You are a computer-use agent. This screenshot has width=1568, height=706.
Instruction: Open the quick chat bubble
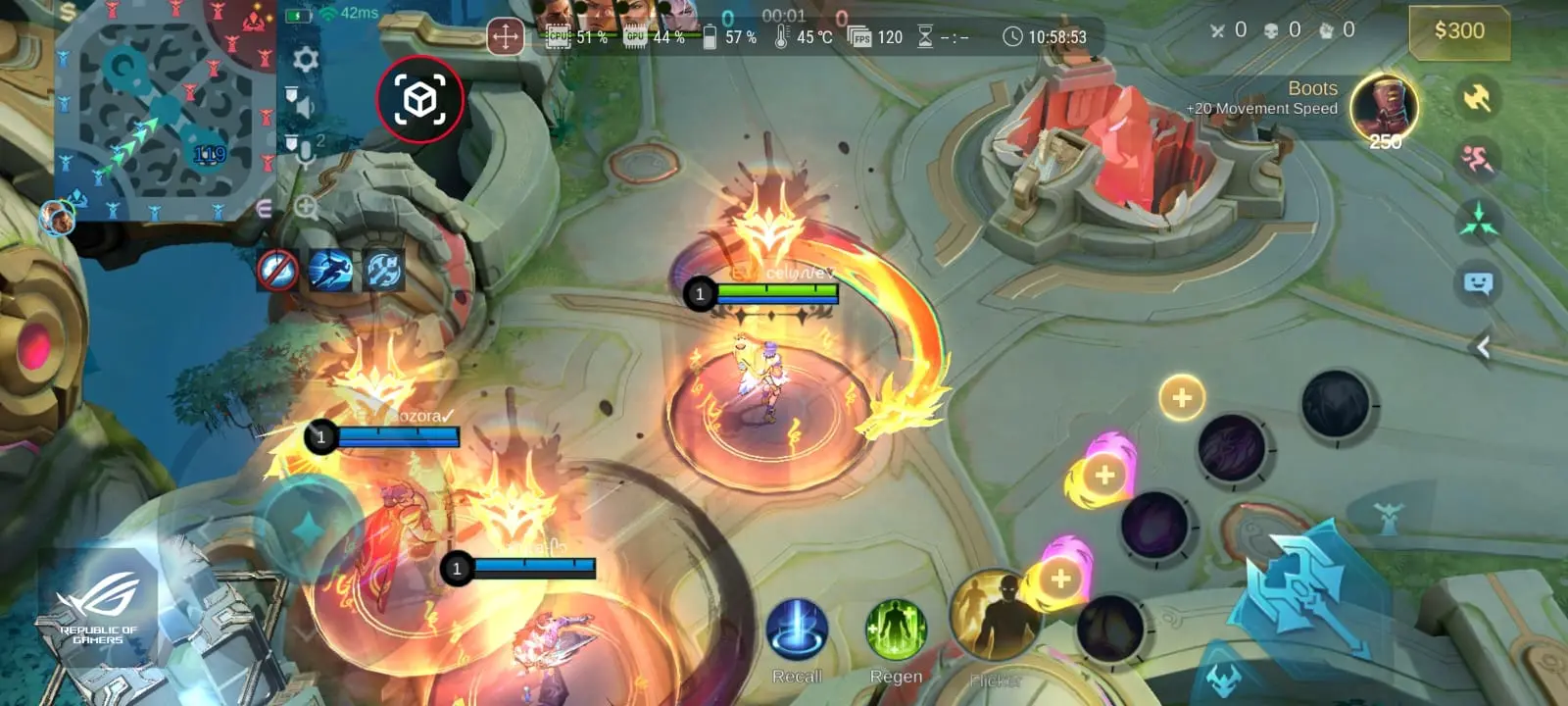[1478, 284]
